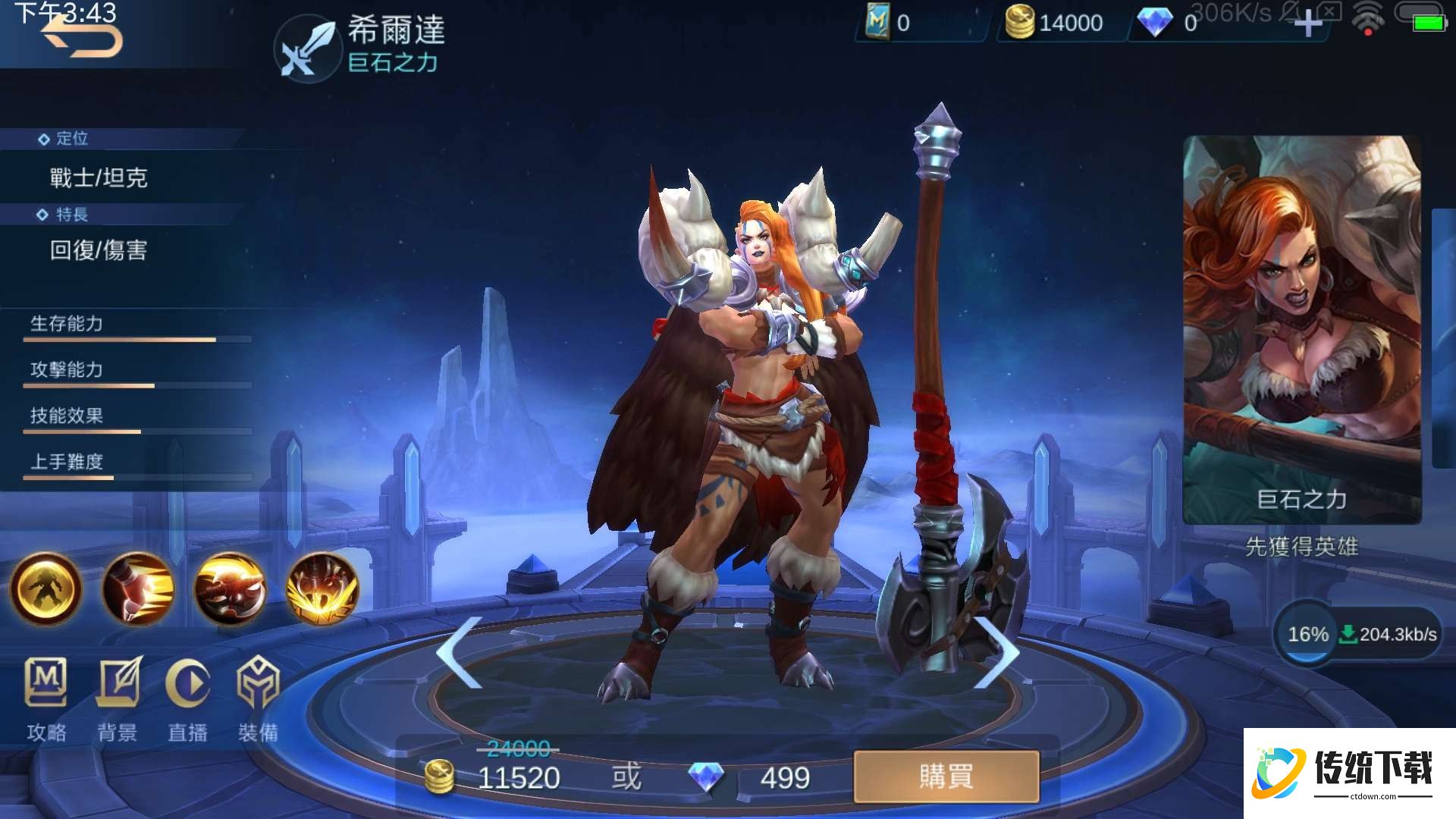The image size is (1456, 819).
Task: Select the yellow passive skill icon
Action: pos(45,589)
